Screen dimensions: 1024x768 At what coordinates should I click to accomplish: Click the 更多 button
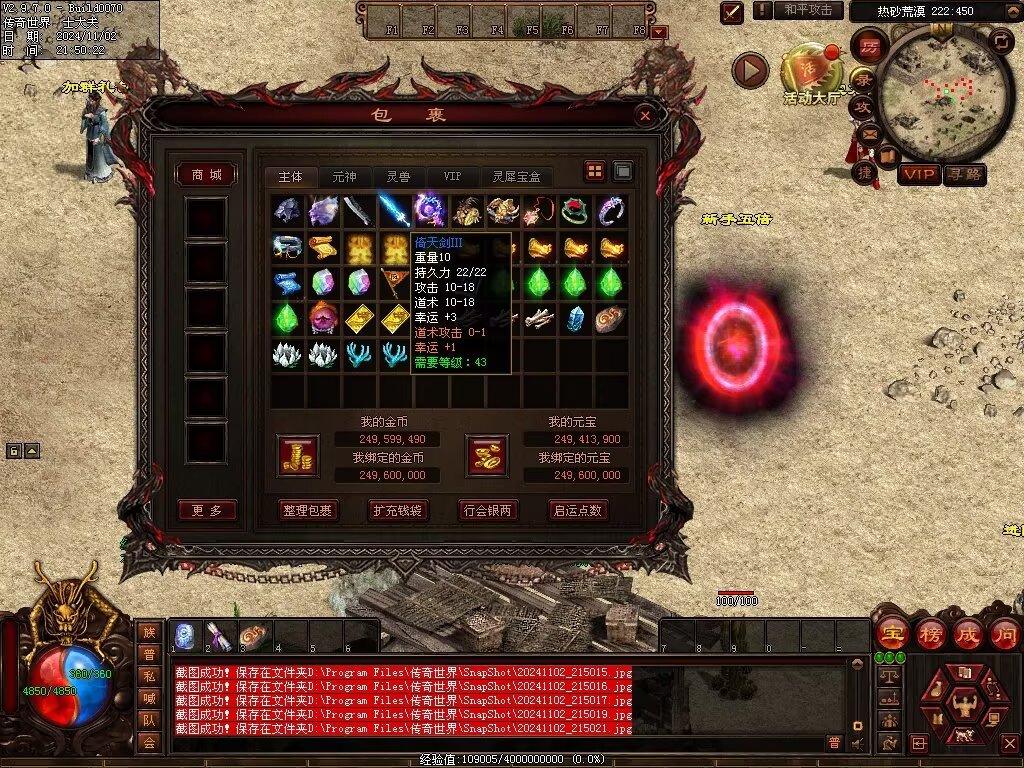point(207,510)
